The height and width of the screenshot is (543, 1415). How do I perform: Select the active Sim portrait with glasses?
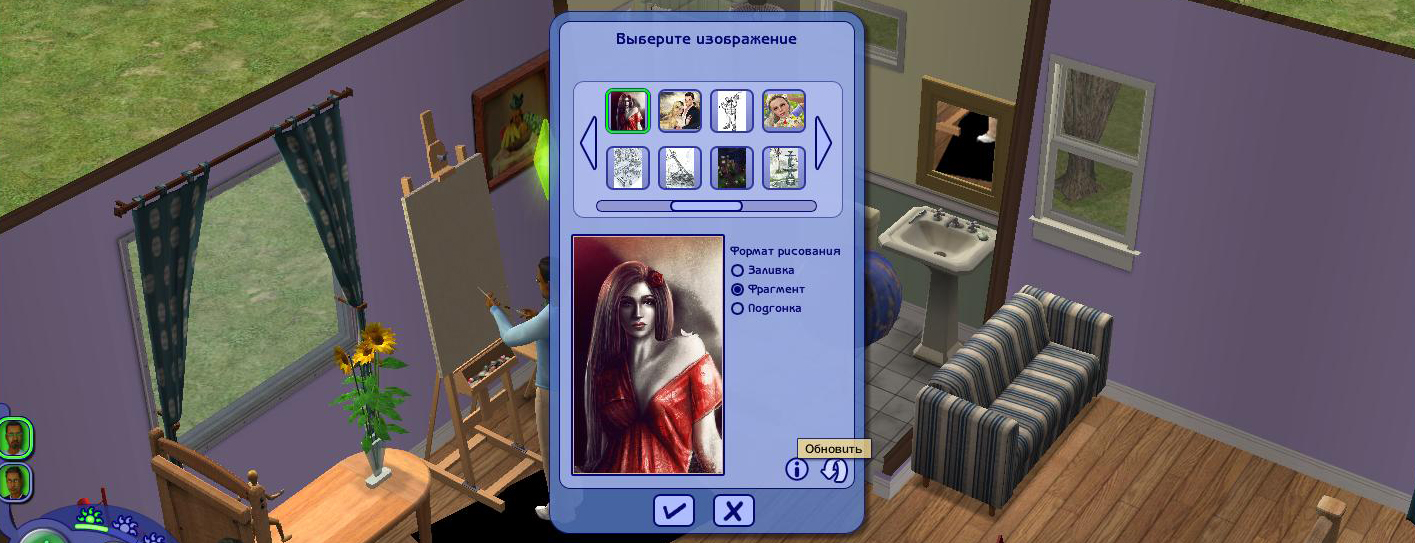(x=15, y=437)
